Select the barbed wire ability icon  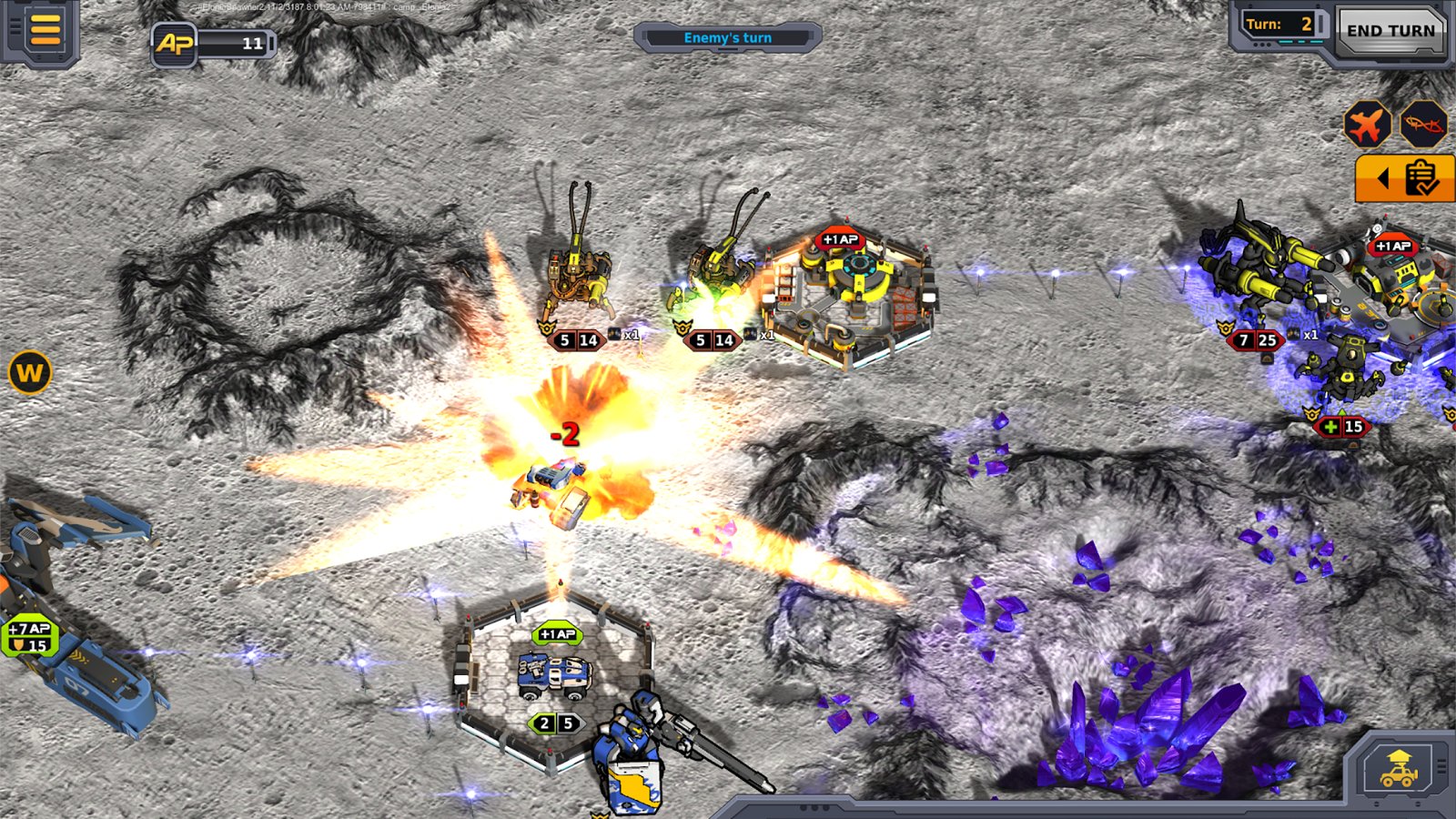(1422, 125)
